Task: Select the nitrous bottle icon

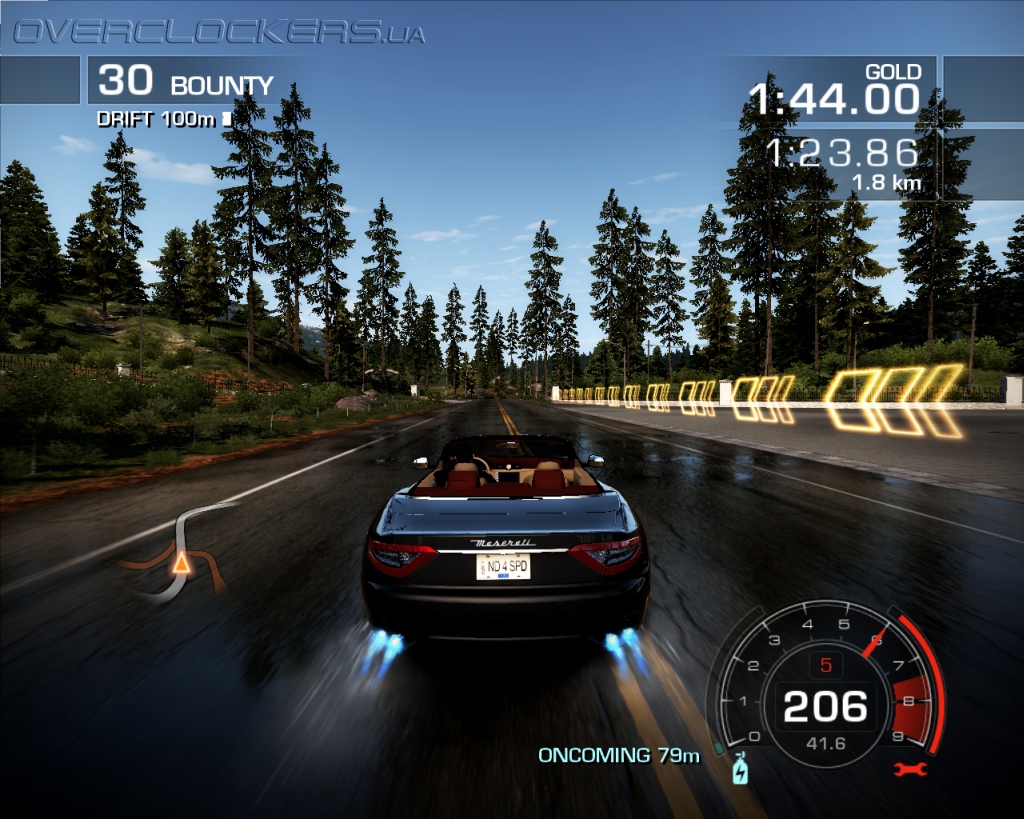Action: click(x=741, y=769)
